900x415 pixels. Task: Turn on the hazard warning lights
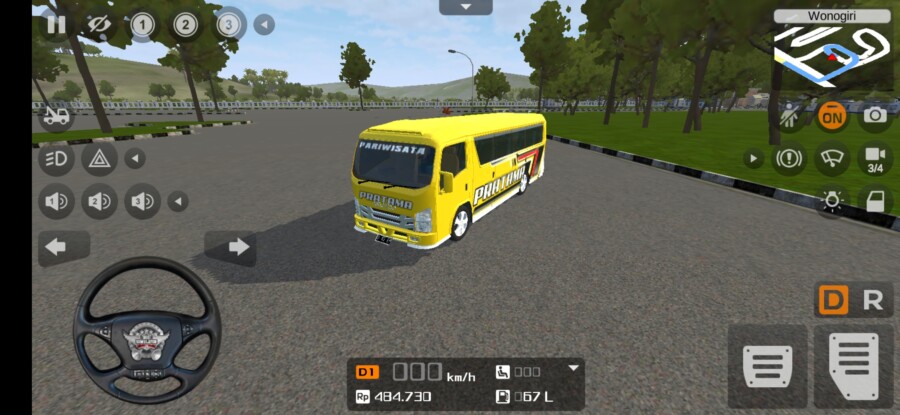[x=99, y=158]
